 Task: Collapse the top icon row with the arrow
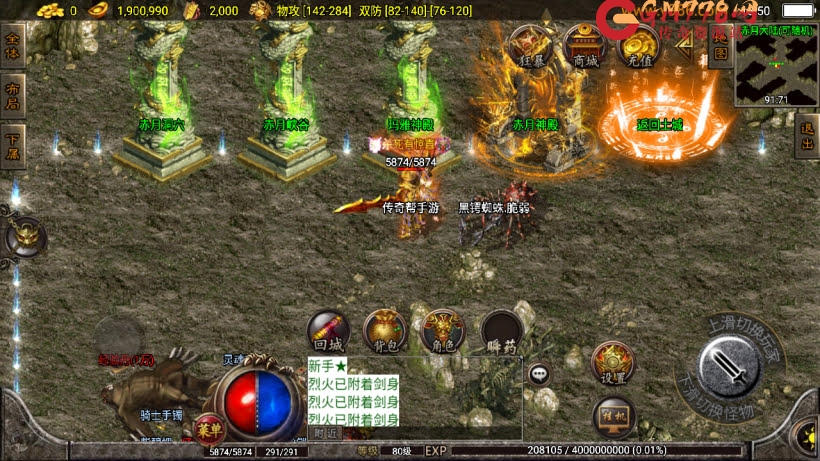(x=684, y=47)
